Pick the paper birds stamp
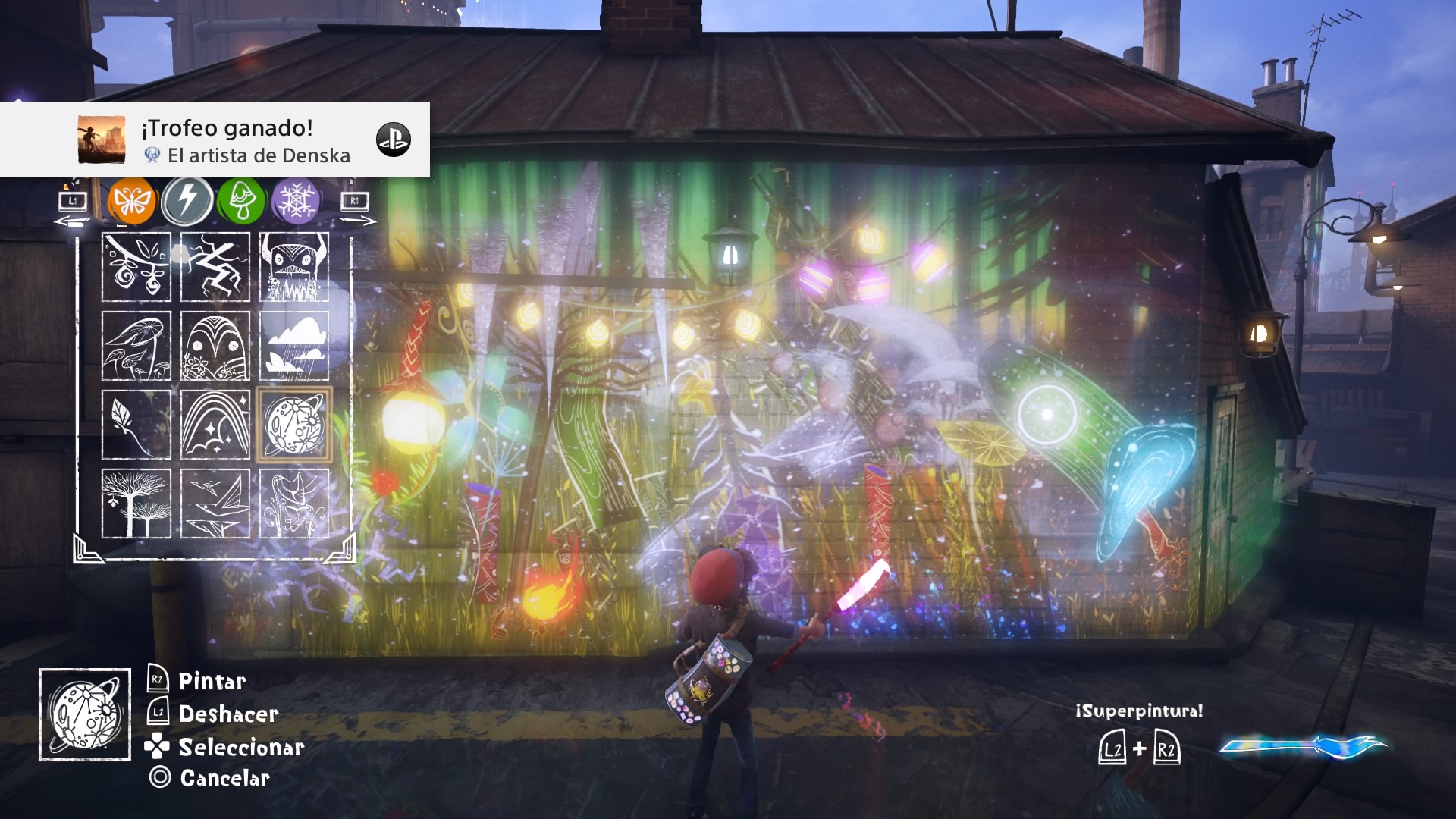Screen dimensions: 1456x819 click(215, 500)
